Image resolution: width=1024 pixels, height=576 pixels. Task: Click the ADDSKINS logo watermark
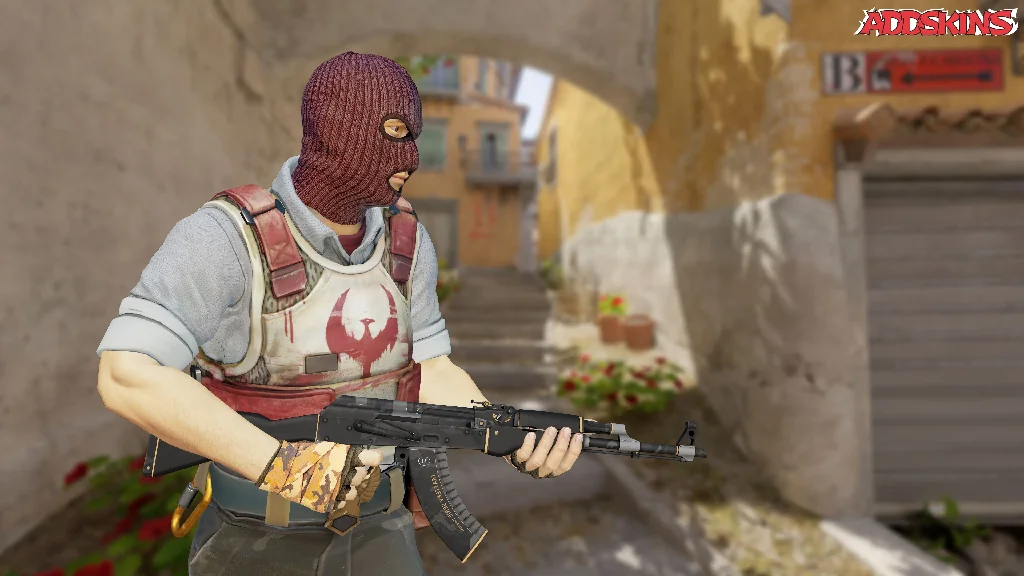coord(936,22)
